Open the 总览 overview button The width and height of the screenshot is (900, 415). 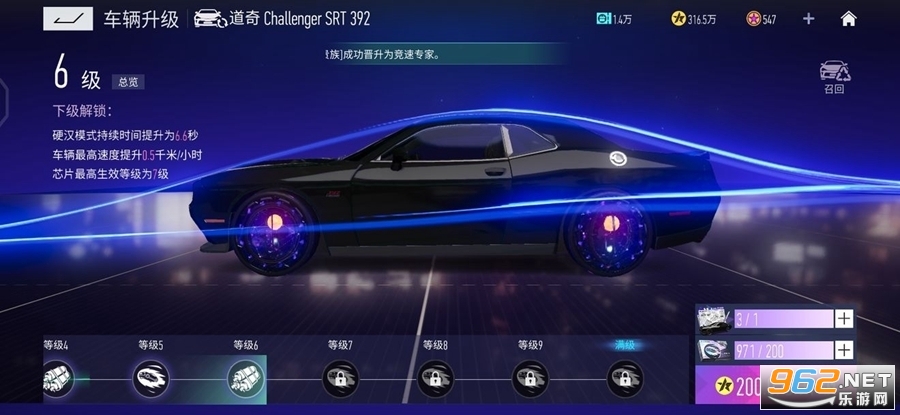pos(128,83)
